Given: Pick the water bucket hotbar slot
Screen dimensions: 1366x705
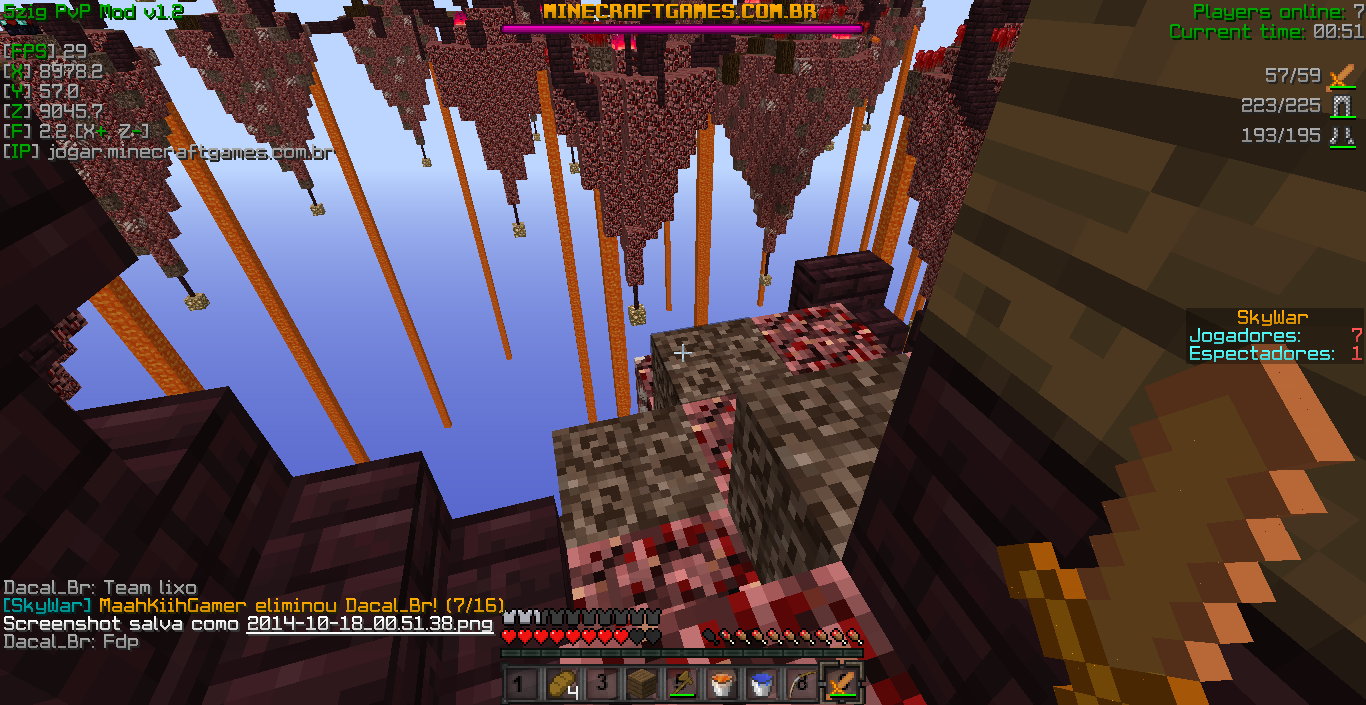Looking at the screenshot, I should (x=761, y=685).
